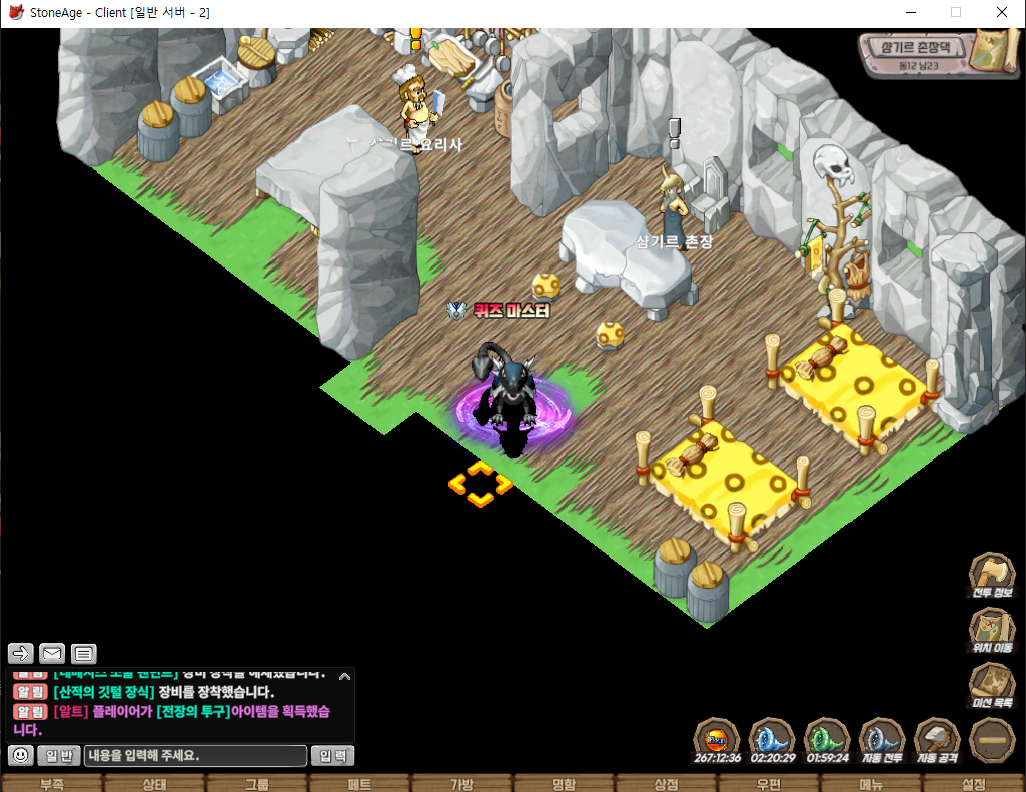Viewport: 1026px width, 792px height.
Task: Open the 우편 (mail) menu
Action: point(768,784)
